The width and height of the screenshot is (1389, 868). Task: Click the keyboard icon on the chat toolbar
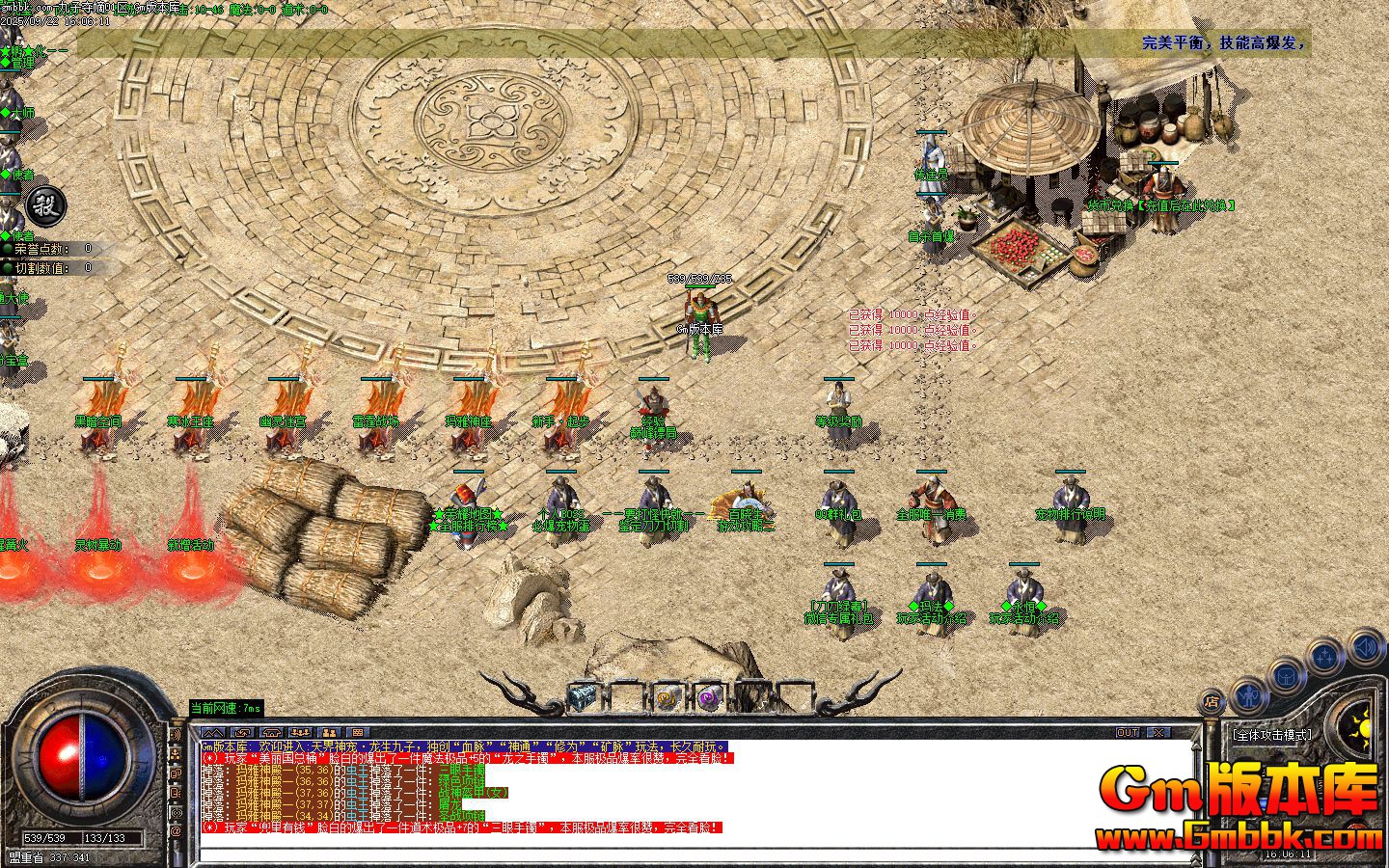[x=359, y=732]
